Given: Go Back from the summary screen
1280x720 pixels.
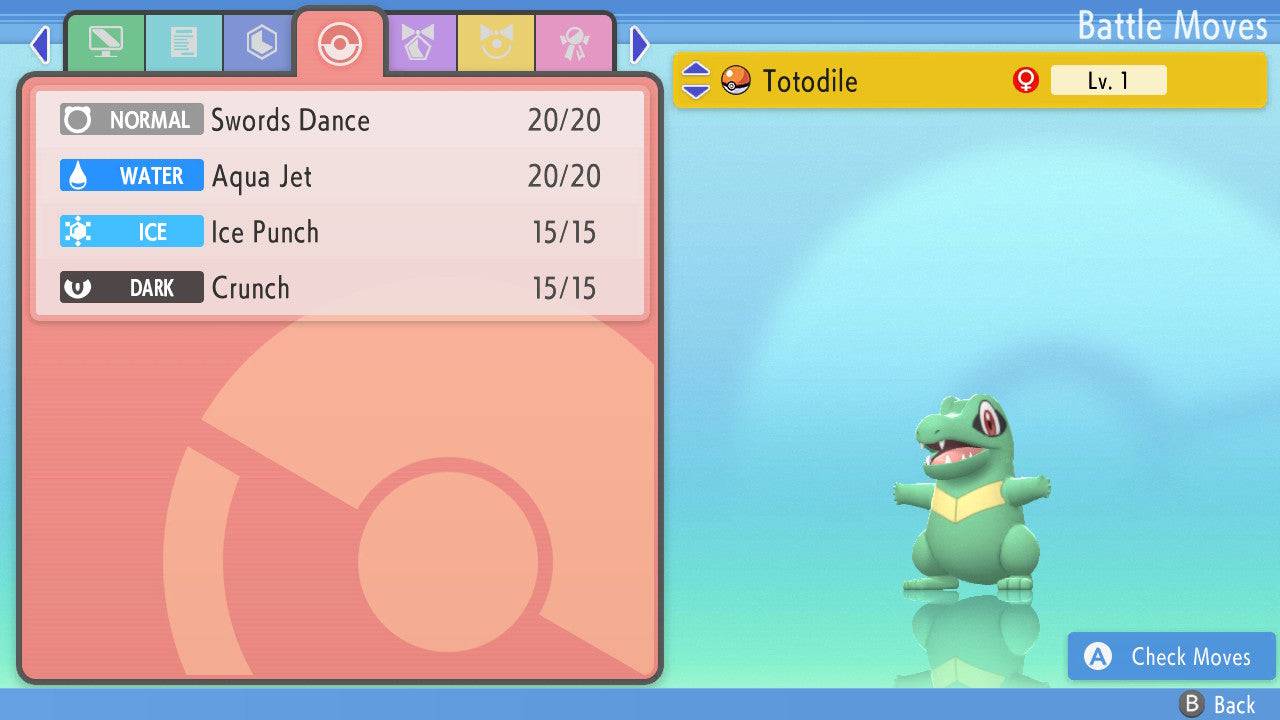Looking at the screenshot, I should pyautogui.click(x=1218, y=705).
